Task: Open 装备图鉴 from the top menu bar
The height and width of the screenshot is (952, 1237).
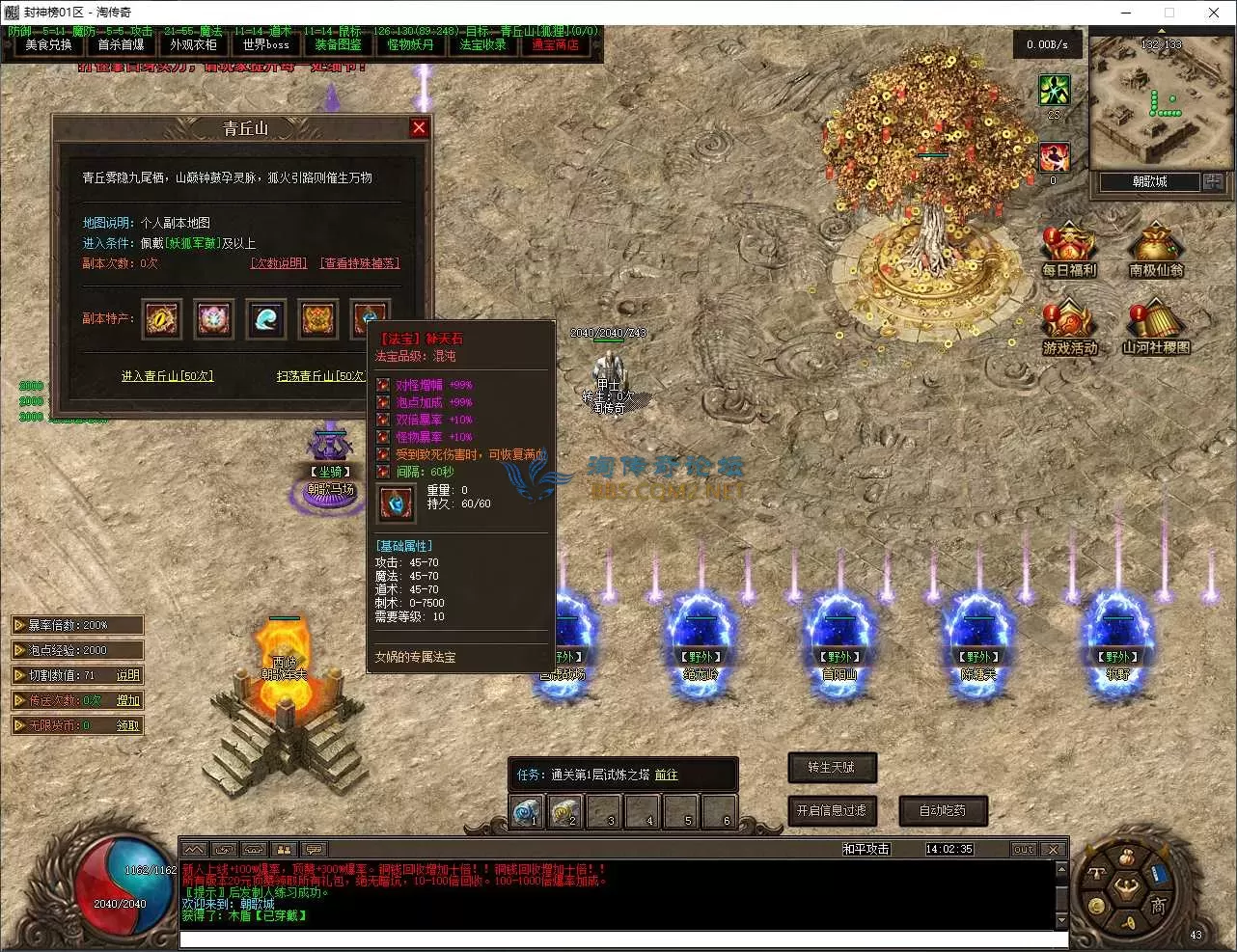Action: point(338,44)
